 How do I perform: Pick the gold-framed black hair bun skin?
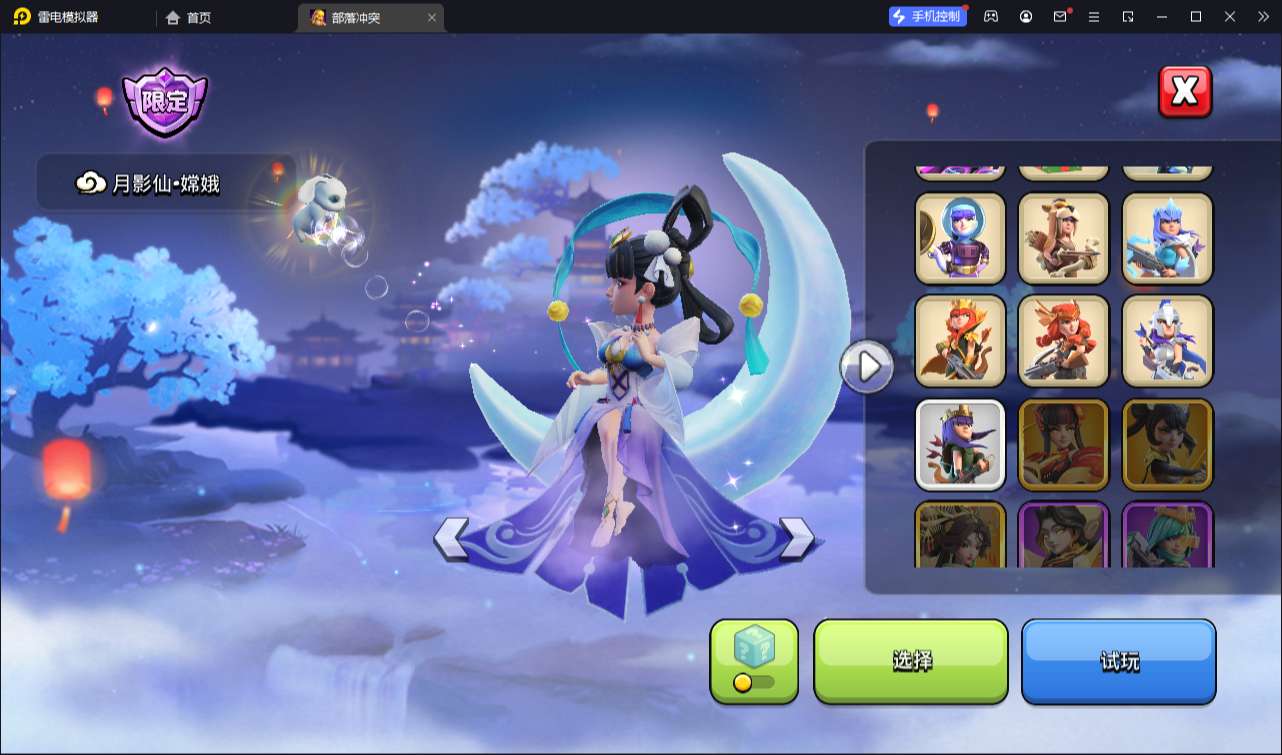(x=1167, y=444)
